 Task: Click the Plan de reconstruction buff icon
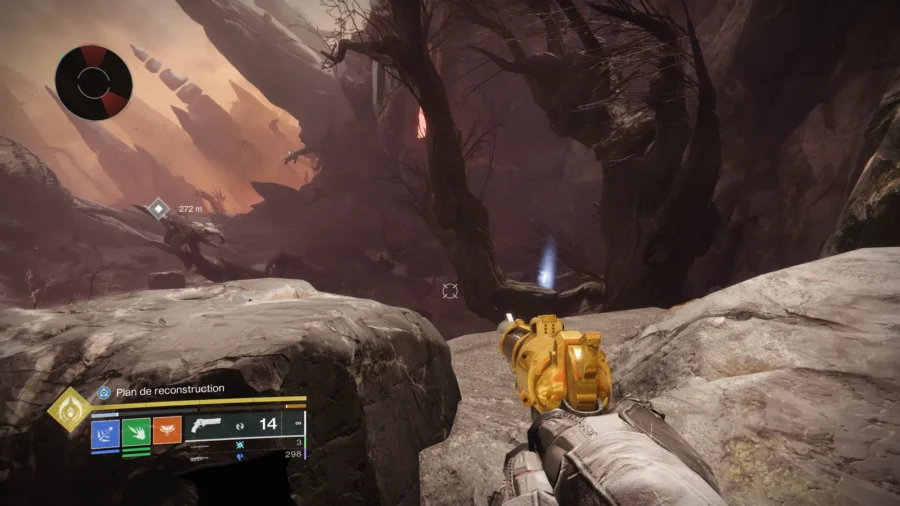(103, 390)
